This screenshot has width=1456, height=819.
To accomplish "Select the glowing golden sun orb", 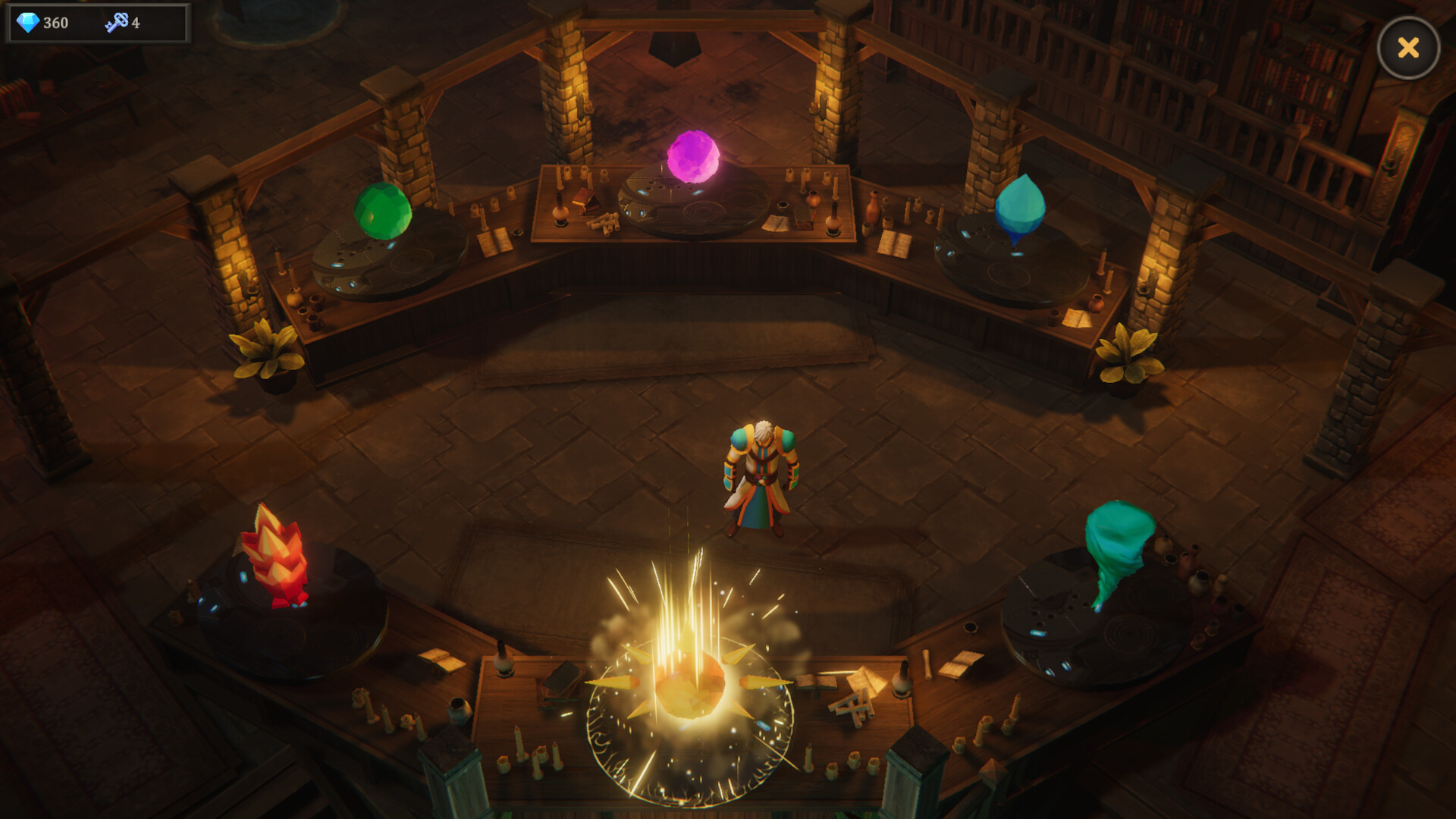I will click(690, 682).
